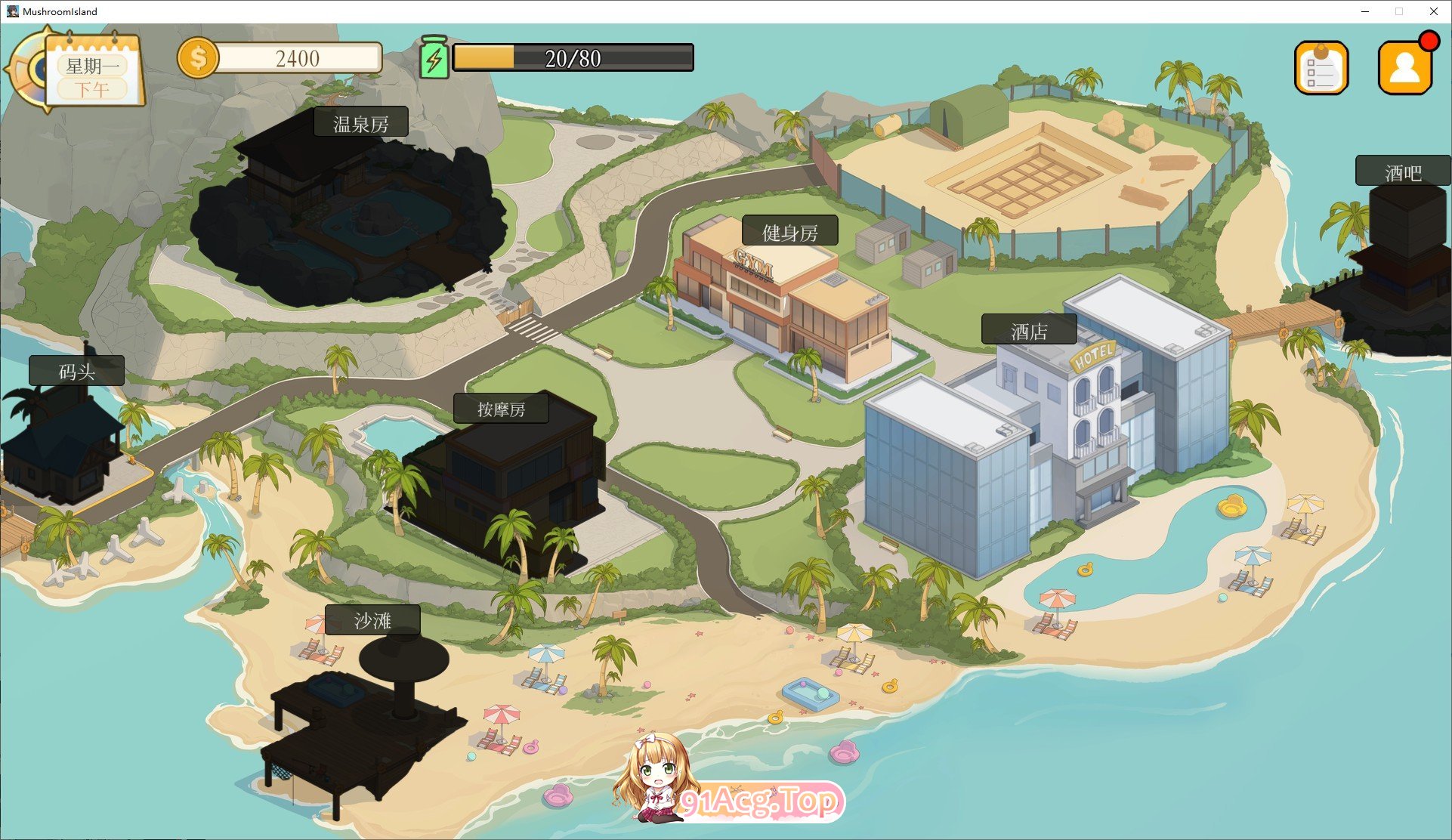Visit the 酒吧 bar location
The width and height of the screenshot is (1452, 840).
pyautogui.click(x=1402, y=172)
